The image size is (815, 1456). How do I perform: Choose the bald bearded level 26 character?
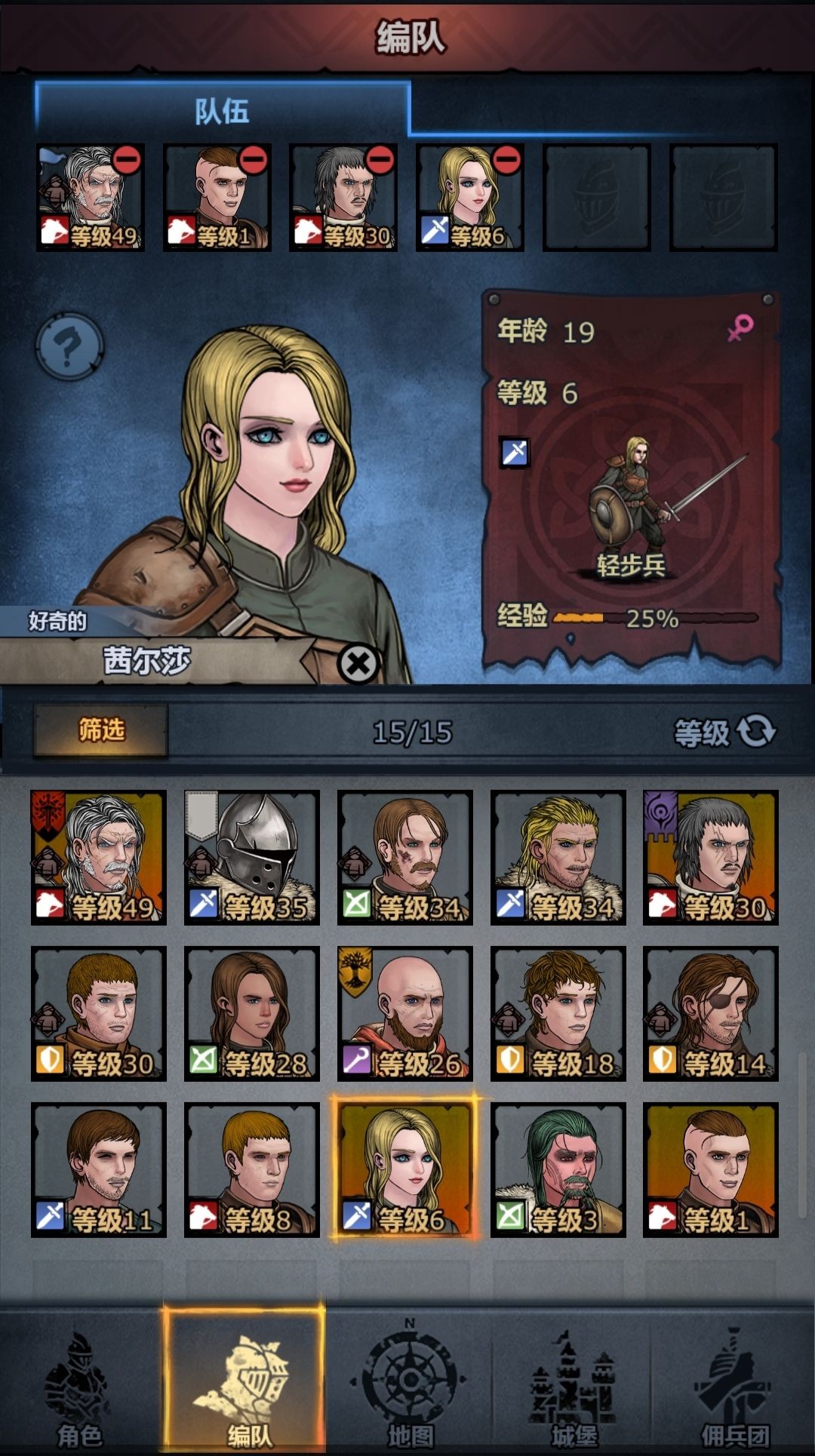(x=405, y=1013)
